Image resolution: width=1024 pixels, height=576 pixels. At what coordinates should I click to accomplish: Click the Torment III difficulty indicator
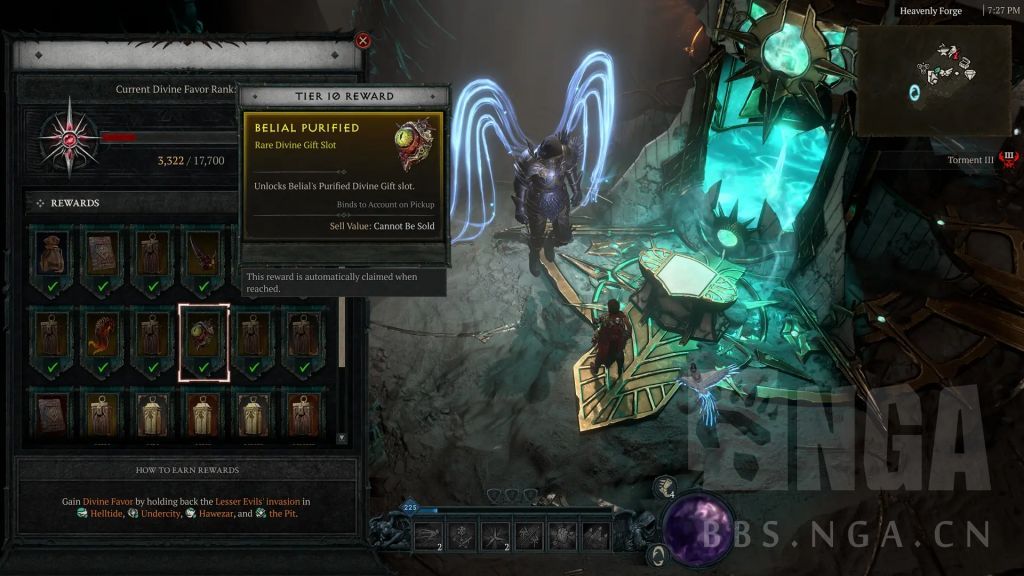click(x=1008, y=159)
